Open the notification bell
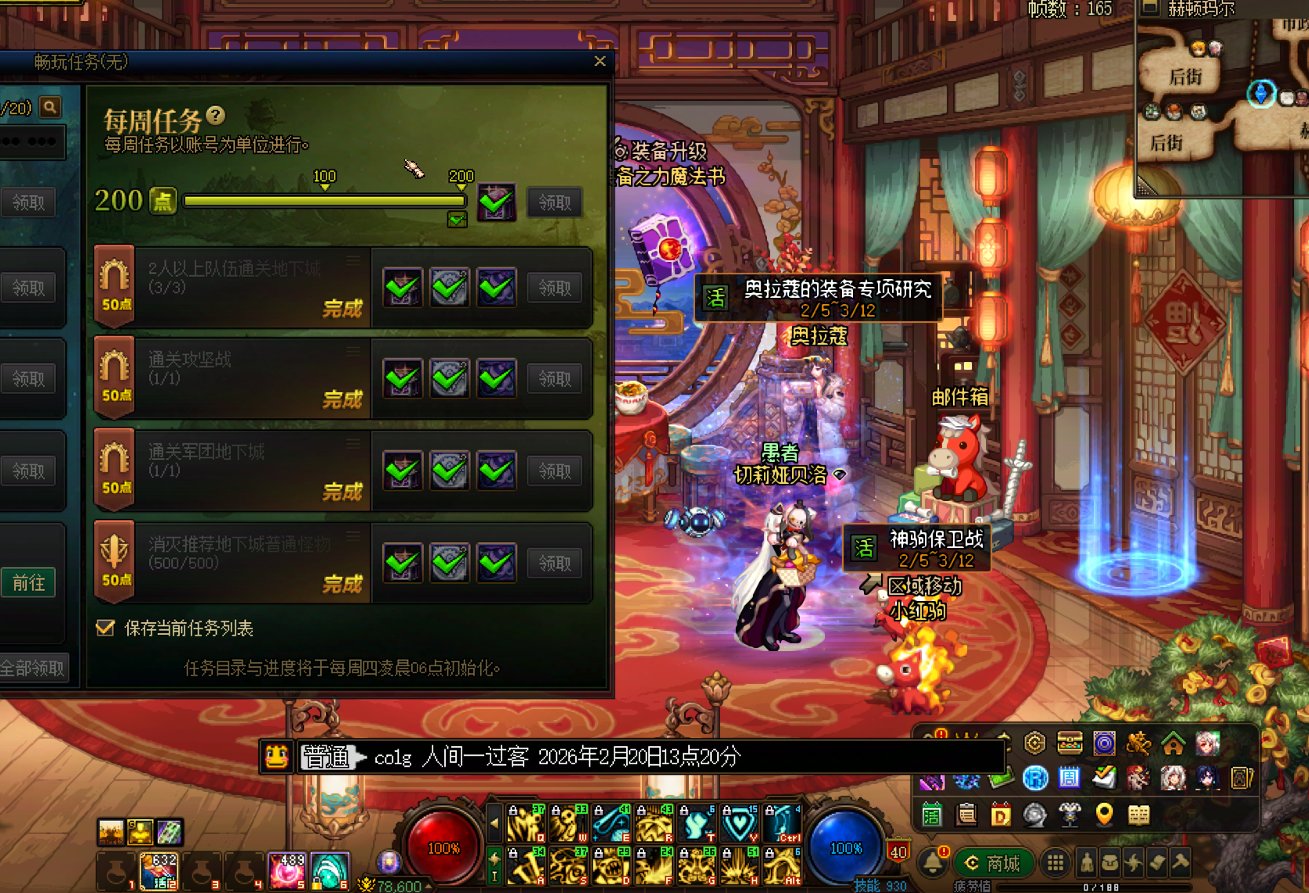 point(933,862)
